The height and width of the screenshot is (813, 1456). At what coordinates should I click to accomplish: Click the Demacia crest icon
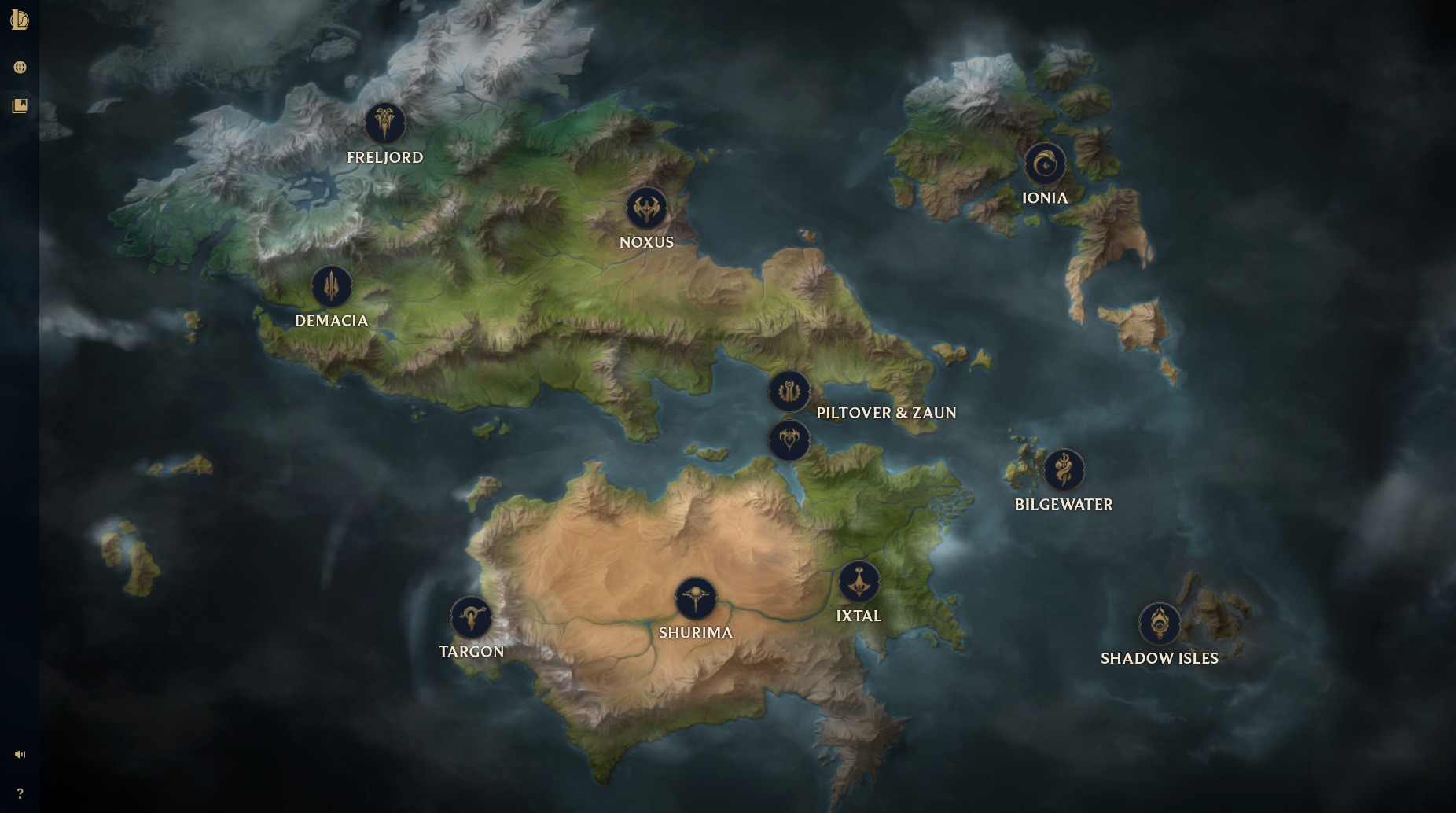(331, 286)
